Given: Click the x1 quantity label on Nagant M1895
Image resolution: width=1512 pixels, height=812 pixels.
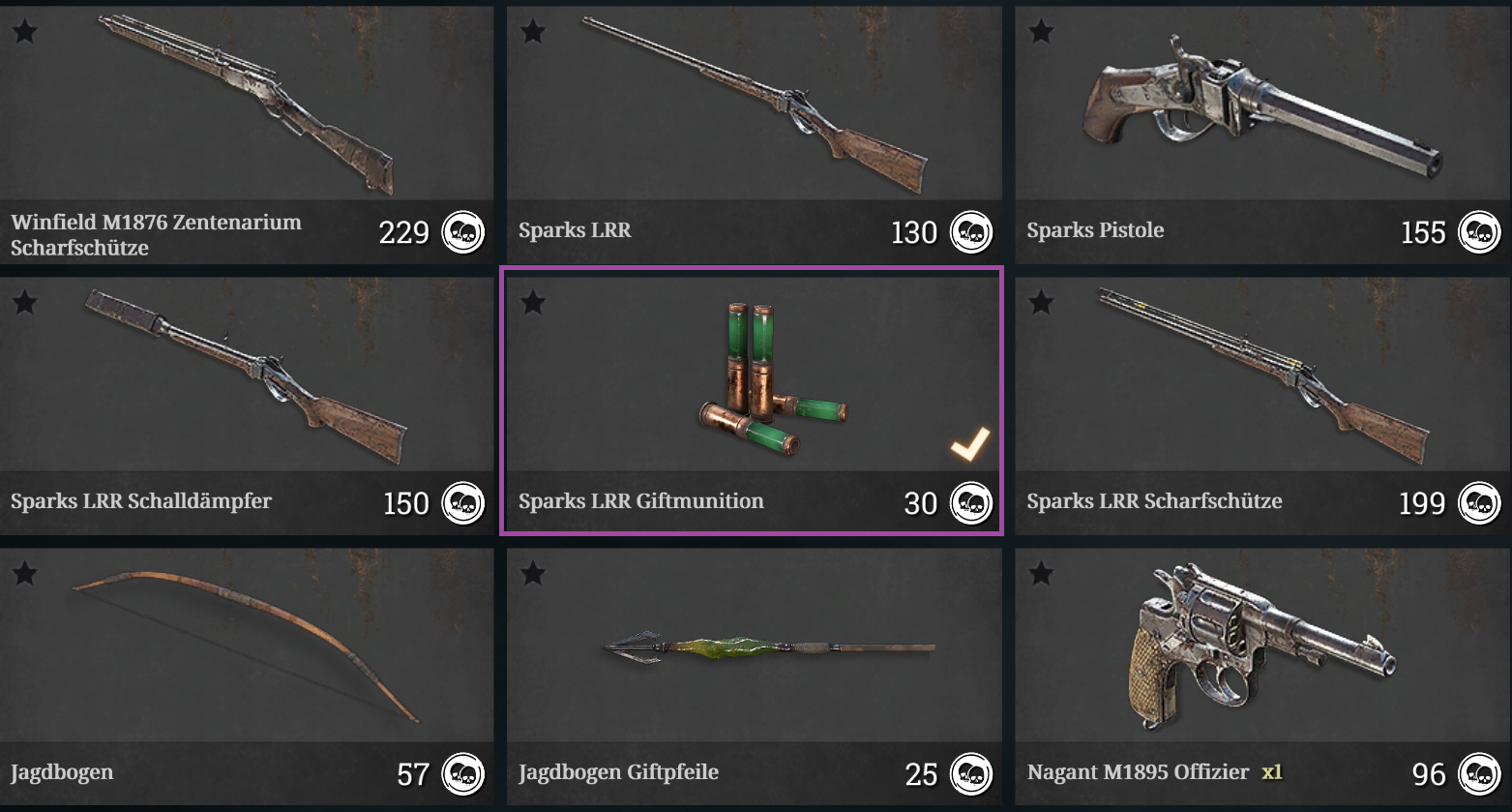Looking at the screenshot, I should [x=1272, y=773].
